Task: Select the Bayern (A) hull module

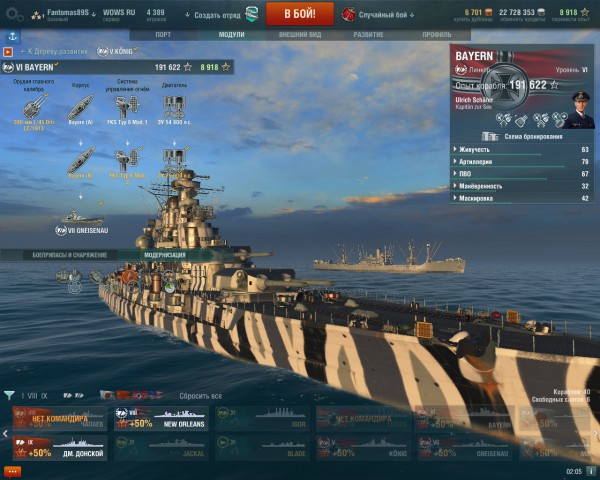Action: (82, 106)
